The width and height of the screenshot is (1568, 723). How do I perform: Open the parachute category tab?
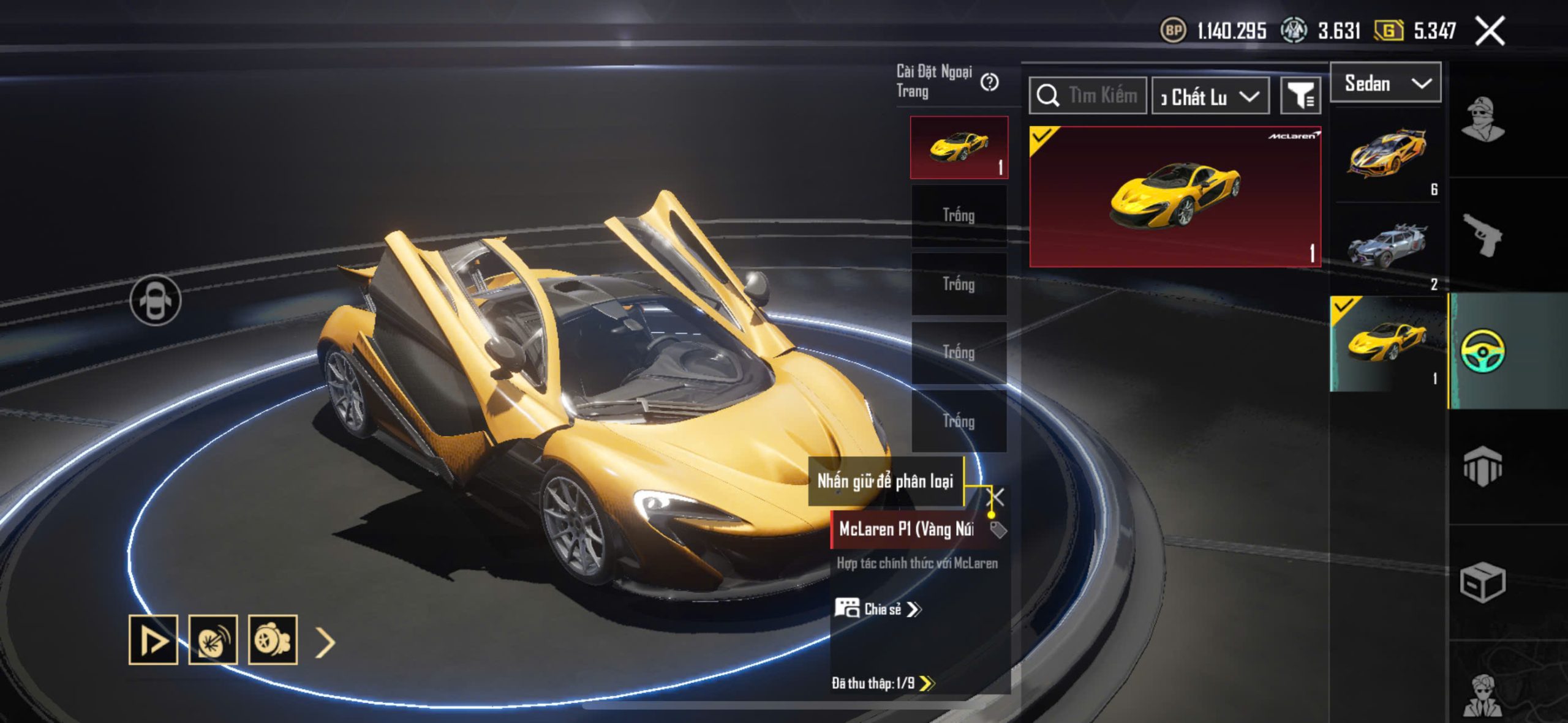[x=1482, y=466]
